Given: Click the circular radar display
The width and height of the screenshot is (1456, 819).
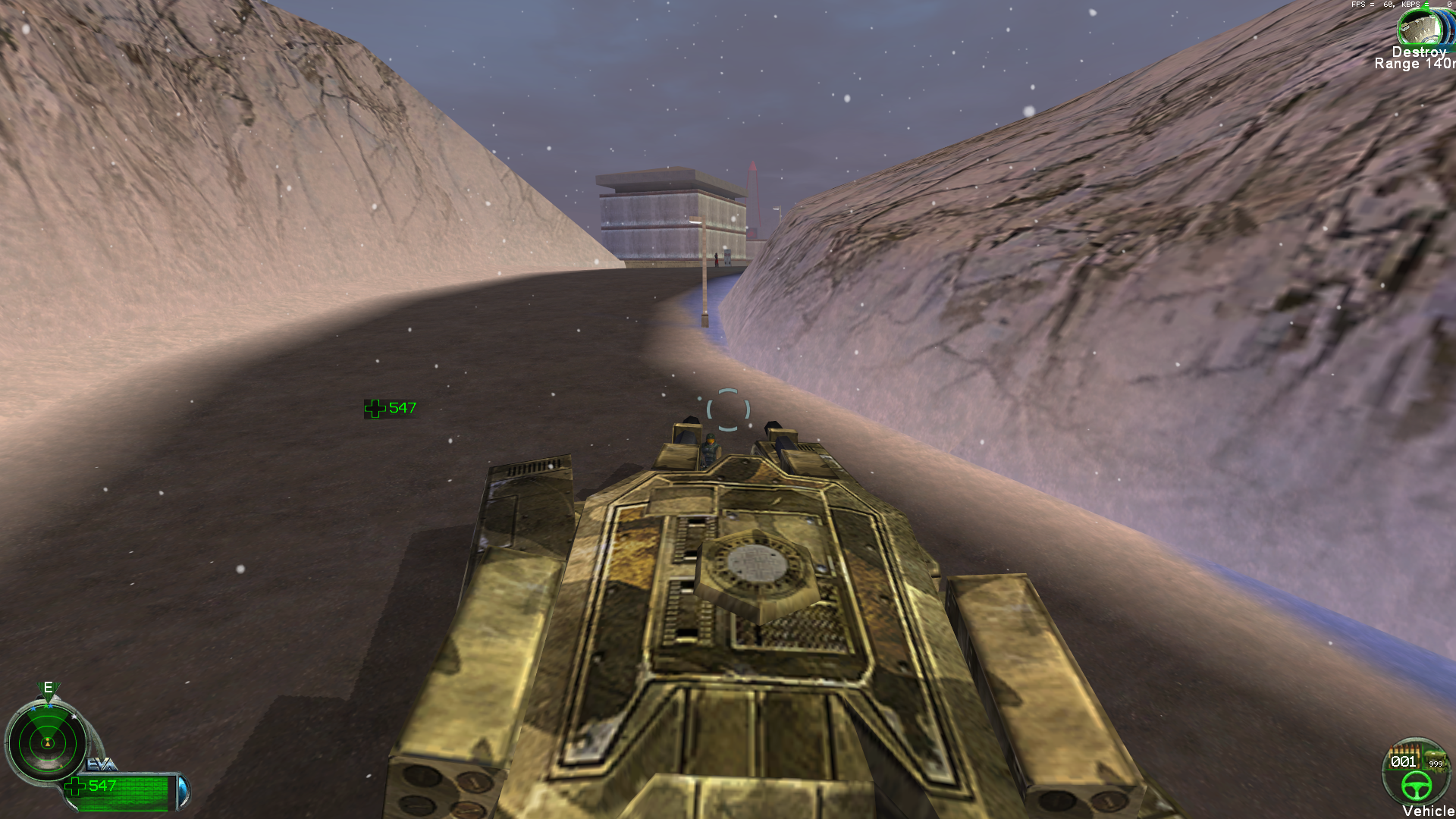Looking at the screenshot, I should [x=47, y=742].
